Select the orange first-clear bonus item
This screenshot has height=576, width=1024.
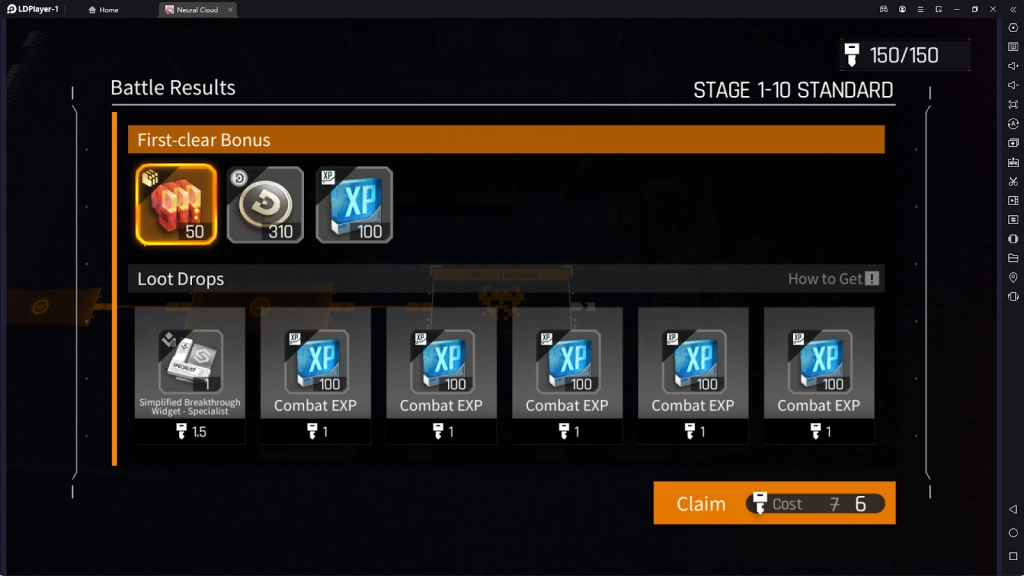(176, 205)
